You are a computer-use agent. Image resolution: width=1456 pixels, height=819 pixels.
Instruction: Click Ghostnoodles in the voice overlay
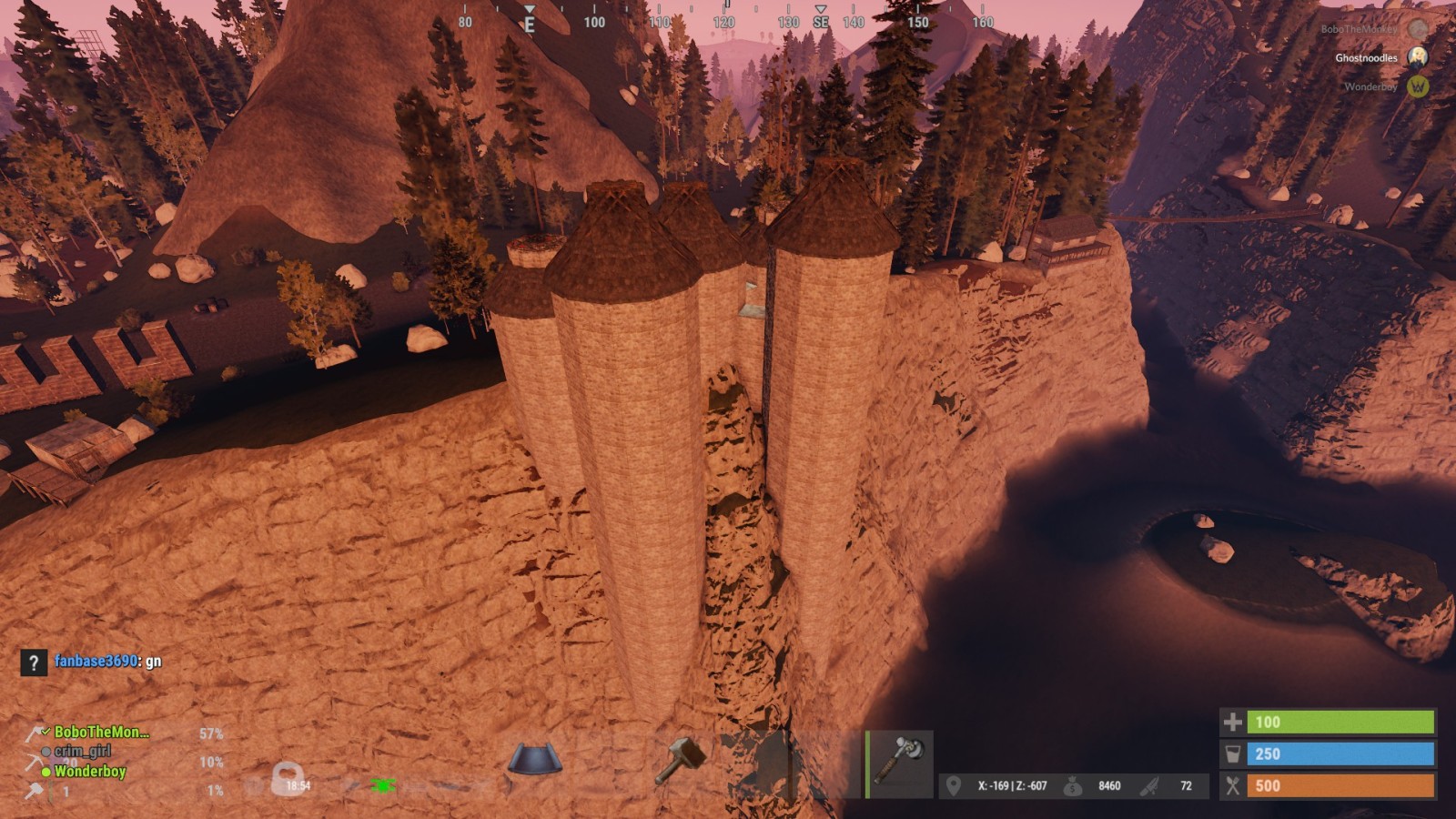click(1366, 58)
